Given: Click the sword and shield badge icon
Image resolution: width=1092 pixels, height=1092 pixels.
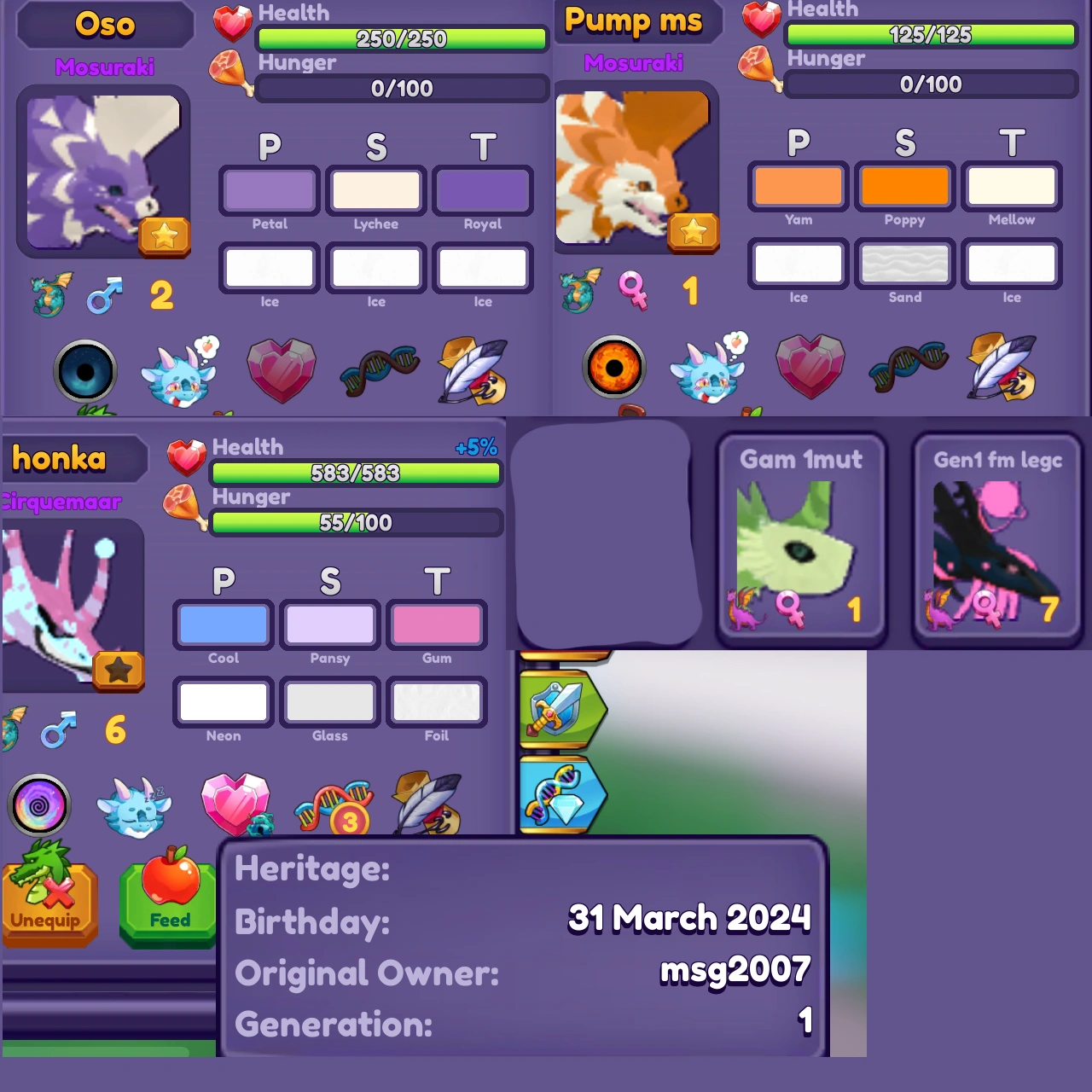Looking at the screenshot, I should point(561,708).
